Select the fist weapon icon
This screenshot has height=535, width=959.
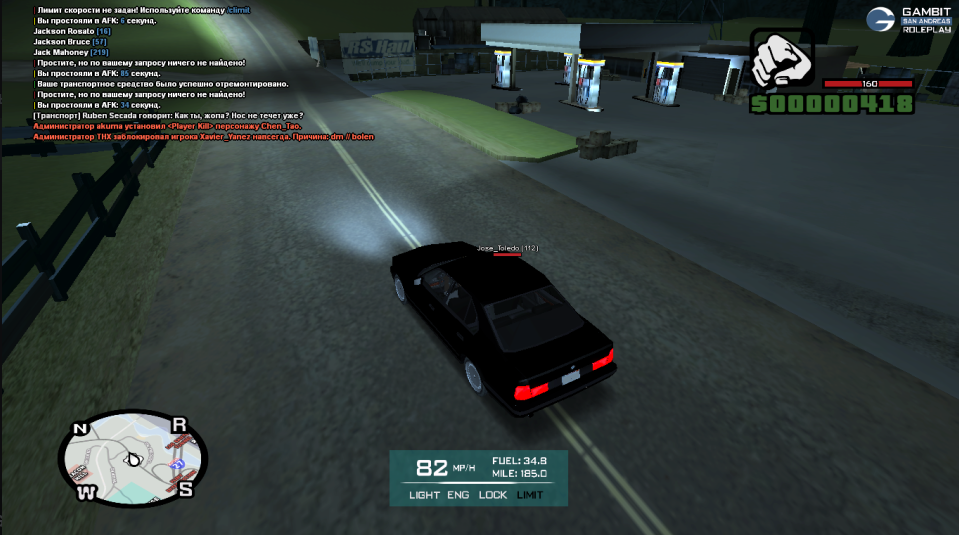(x=784, y=62)
